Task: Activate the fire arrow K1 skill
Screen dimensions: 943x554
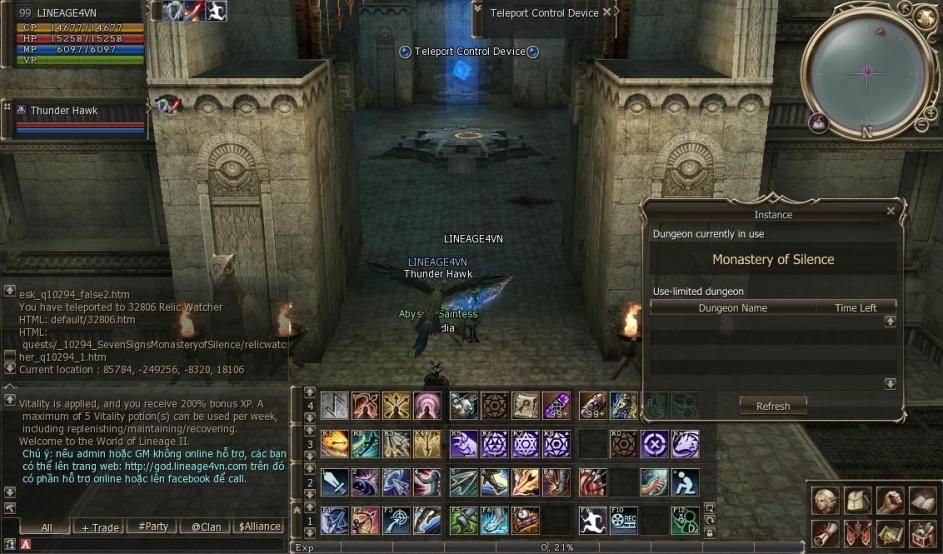Action: pos(335,444)
